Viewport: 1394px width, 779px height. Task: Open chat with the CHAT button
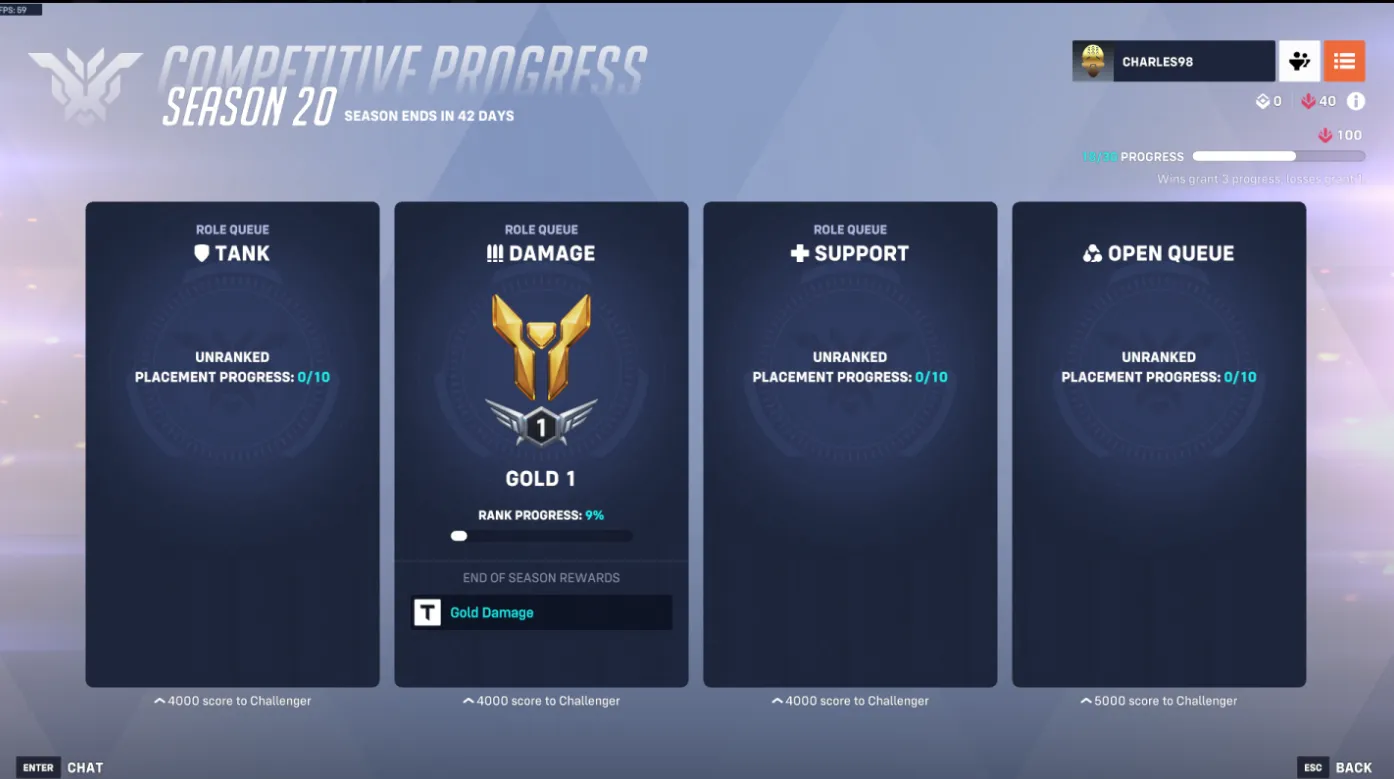pyautogui.click(x=68, y=766)
